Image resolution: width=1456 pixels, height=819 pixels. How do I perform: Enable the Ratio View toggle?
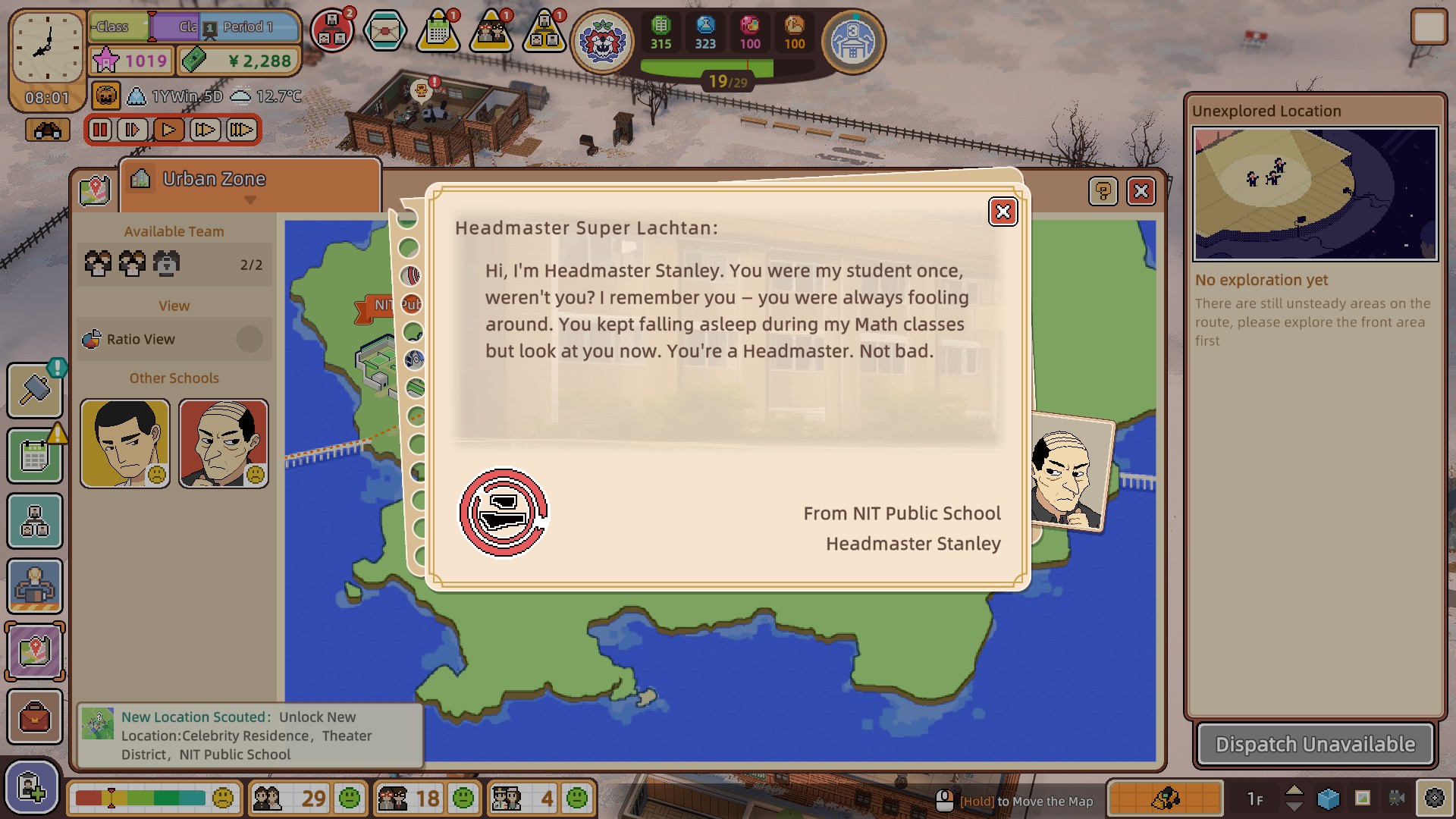[x=249, y=339]
